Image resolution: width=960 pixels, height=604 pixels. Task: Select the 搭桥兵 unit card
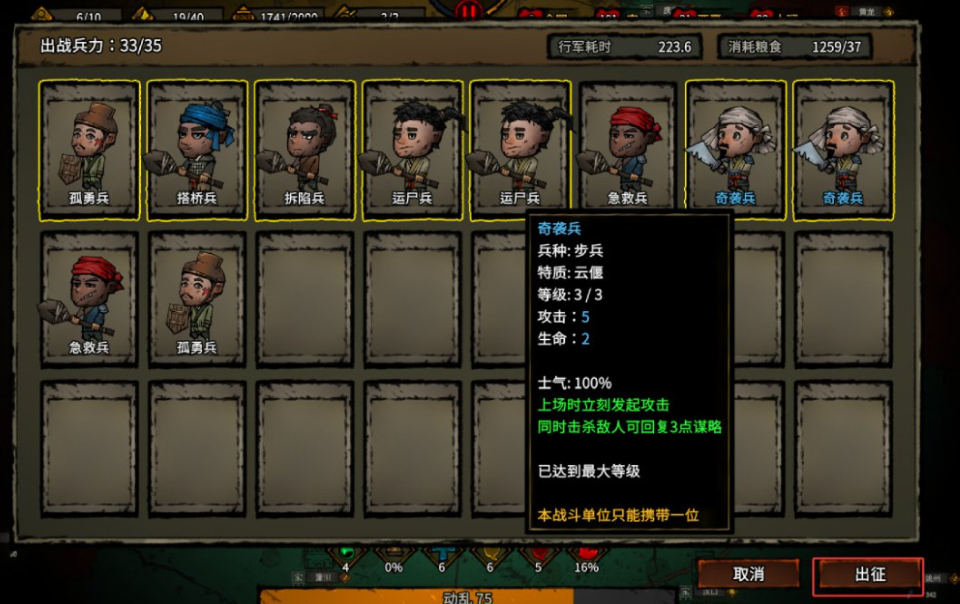tap(197, 148)
